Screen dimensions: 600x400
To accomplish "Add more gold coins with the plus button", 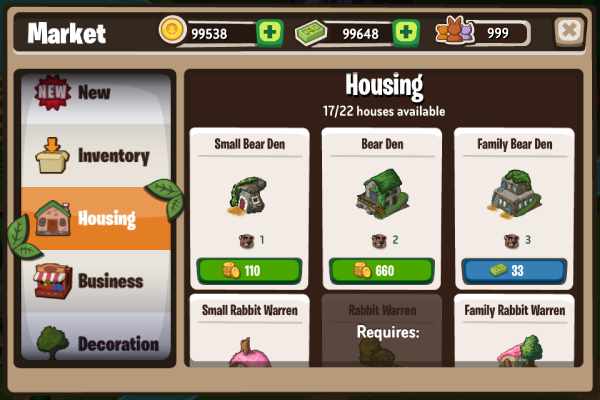I will click(x=270, y=33).
